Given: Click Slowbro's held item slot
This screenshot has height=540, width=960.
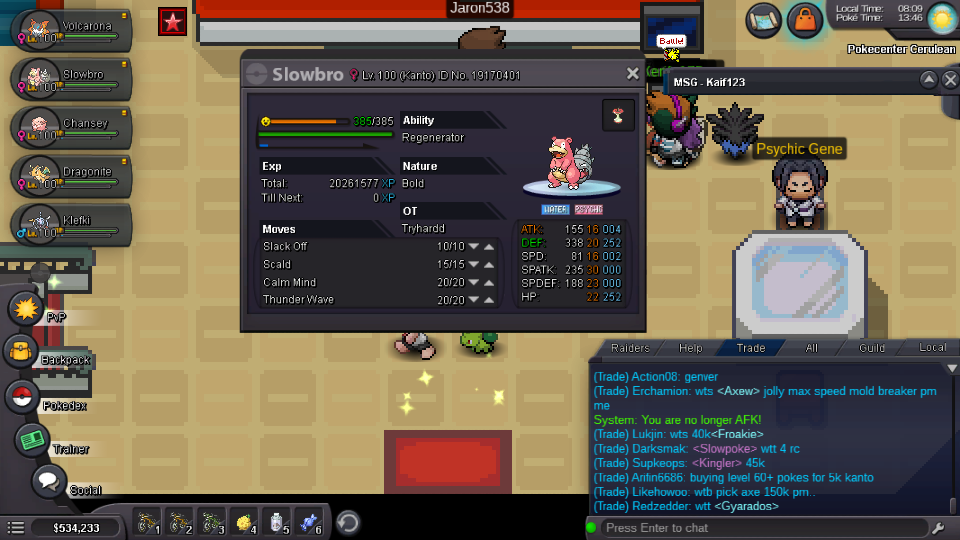Looking at the screenshot, I should (x=618, y=115).
